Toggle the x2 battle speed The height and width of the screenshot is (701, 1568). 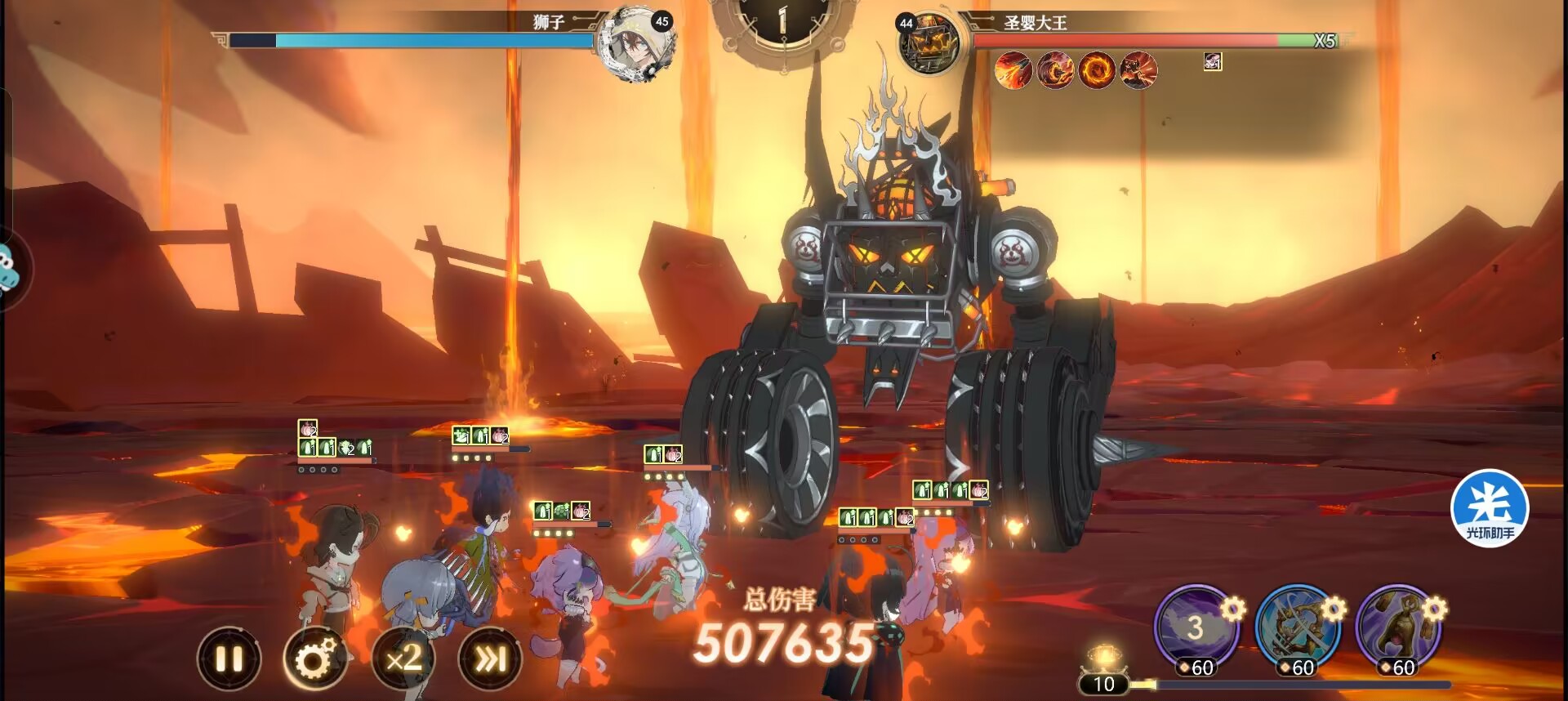point(403,659)
